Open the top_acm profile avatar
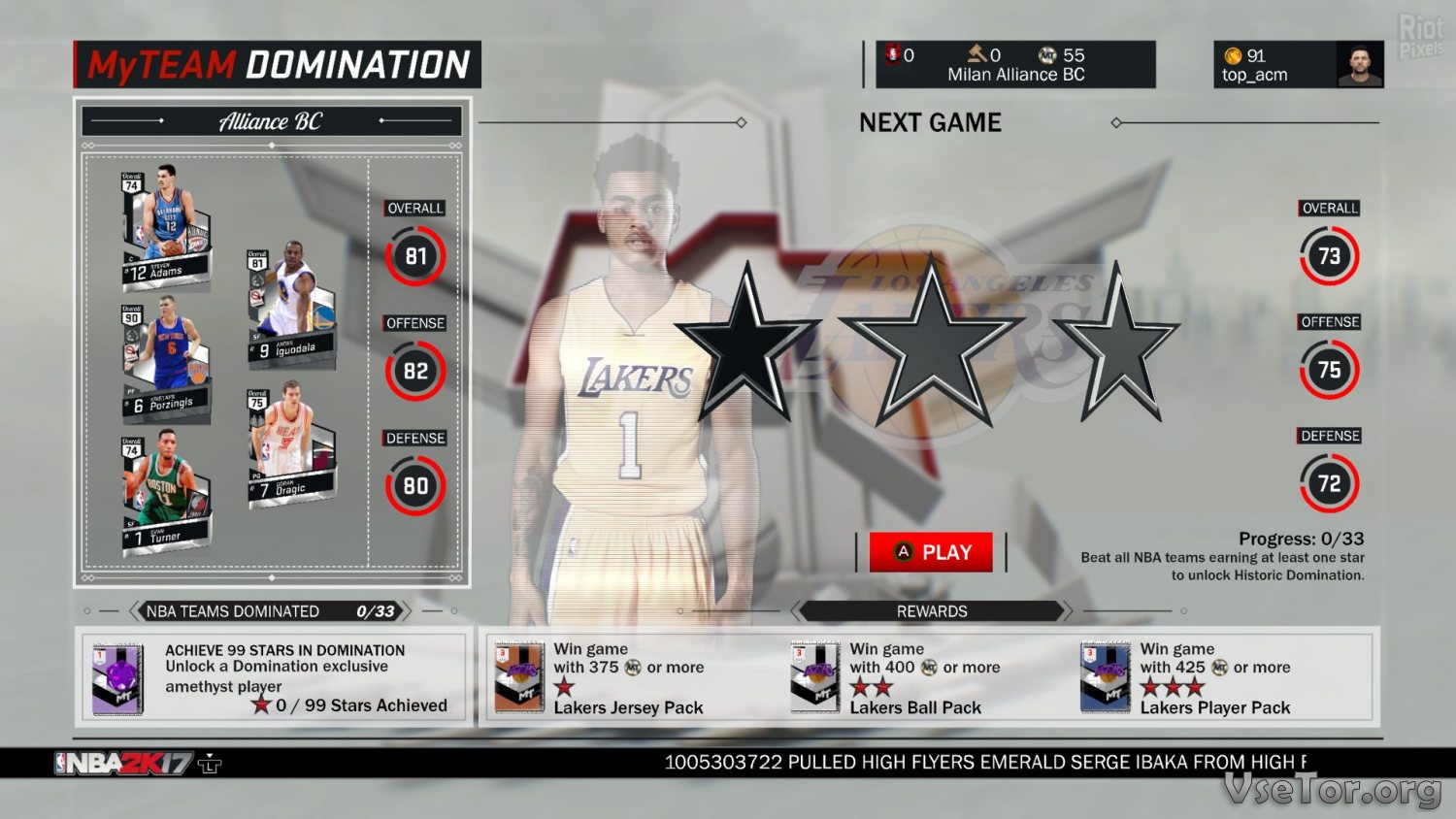1456x819 pixels. coord(1359,65)
